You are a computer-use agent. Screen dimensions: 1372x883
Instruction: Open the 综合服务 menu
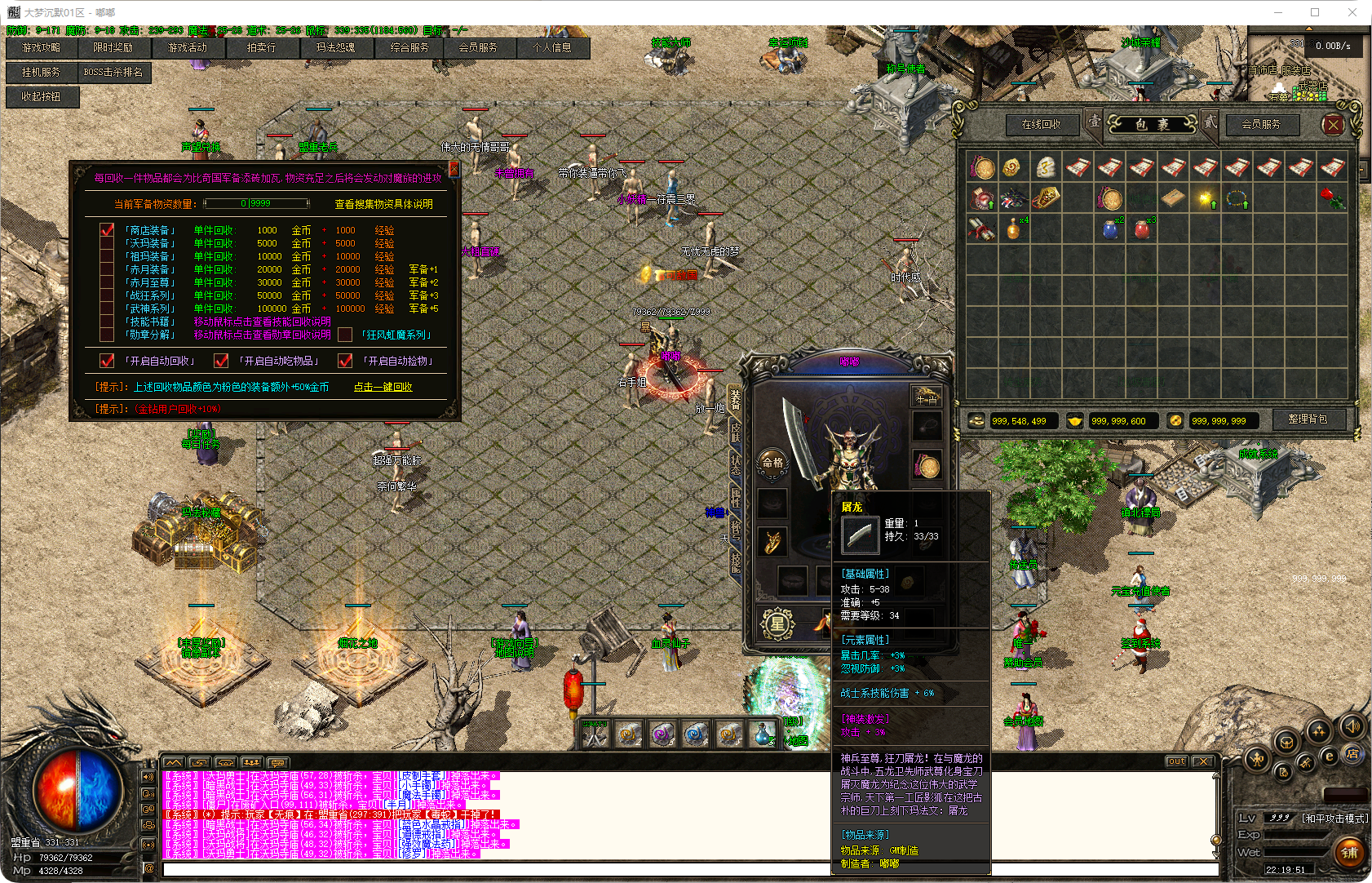pyautogui.click(x=409, y=48)
